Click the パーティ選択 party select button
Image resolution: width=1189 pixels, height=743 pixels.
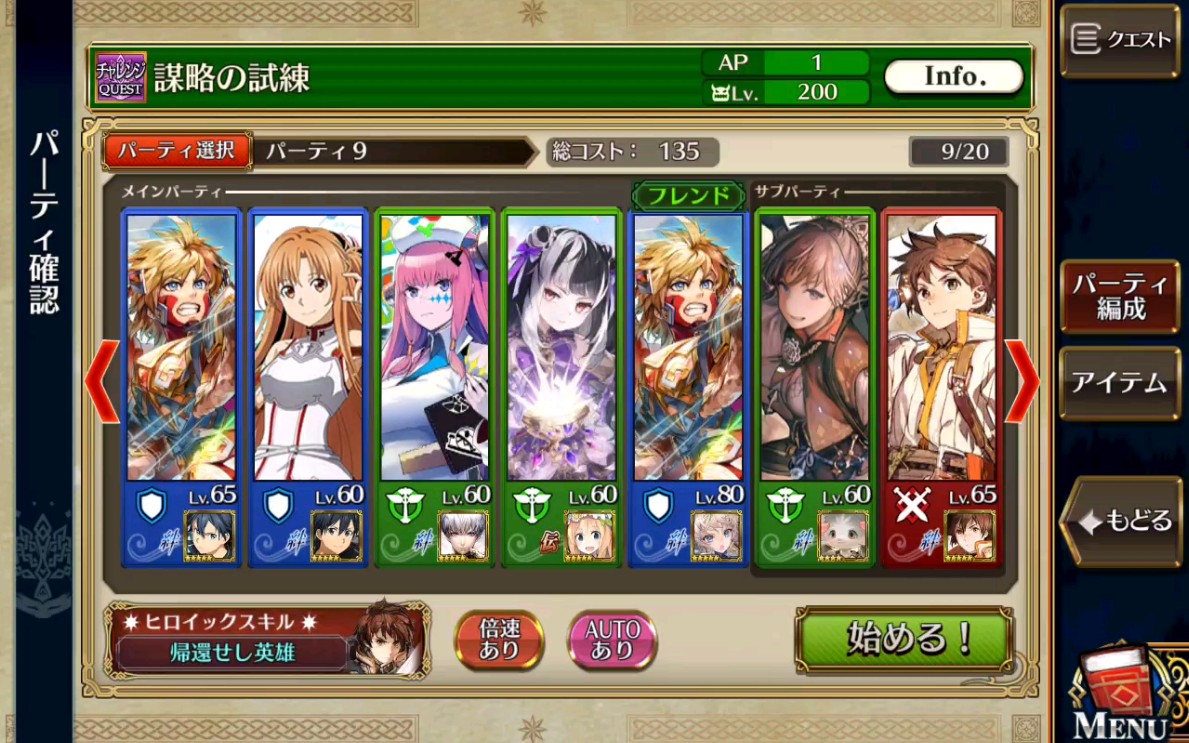pyautogui.click(x=177, y=151)
